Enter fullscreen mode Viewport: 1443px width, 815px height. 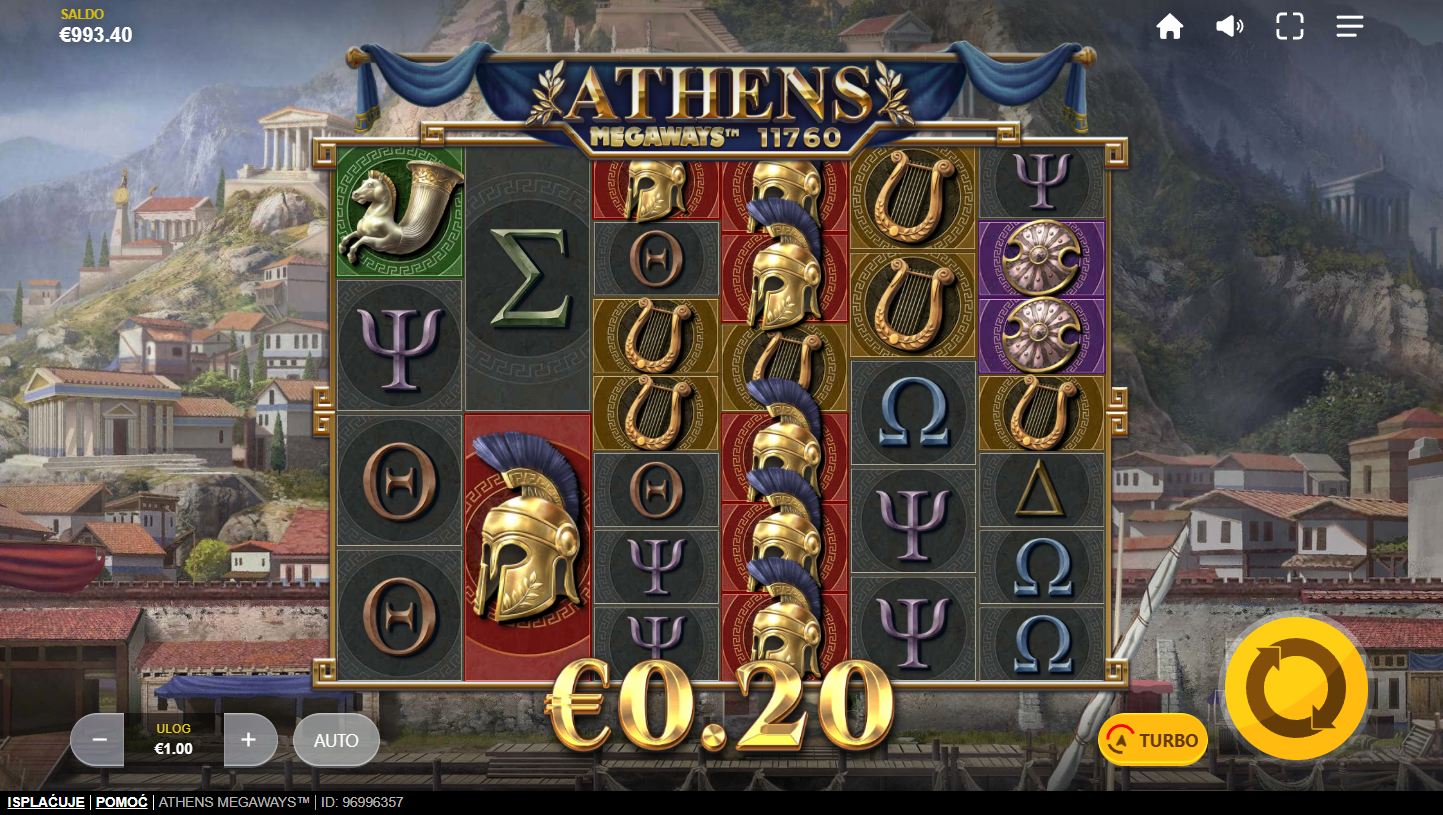[1289, 27]
